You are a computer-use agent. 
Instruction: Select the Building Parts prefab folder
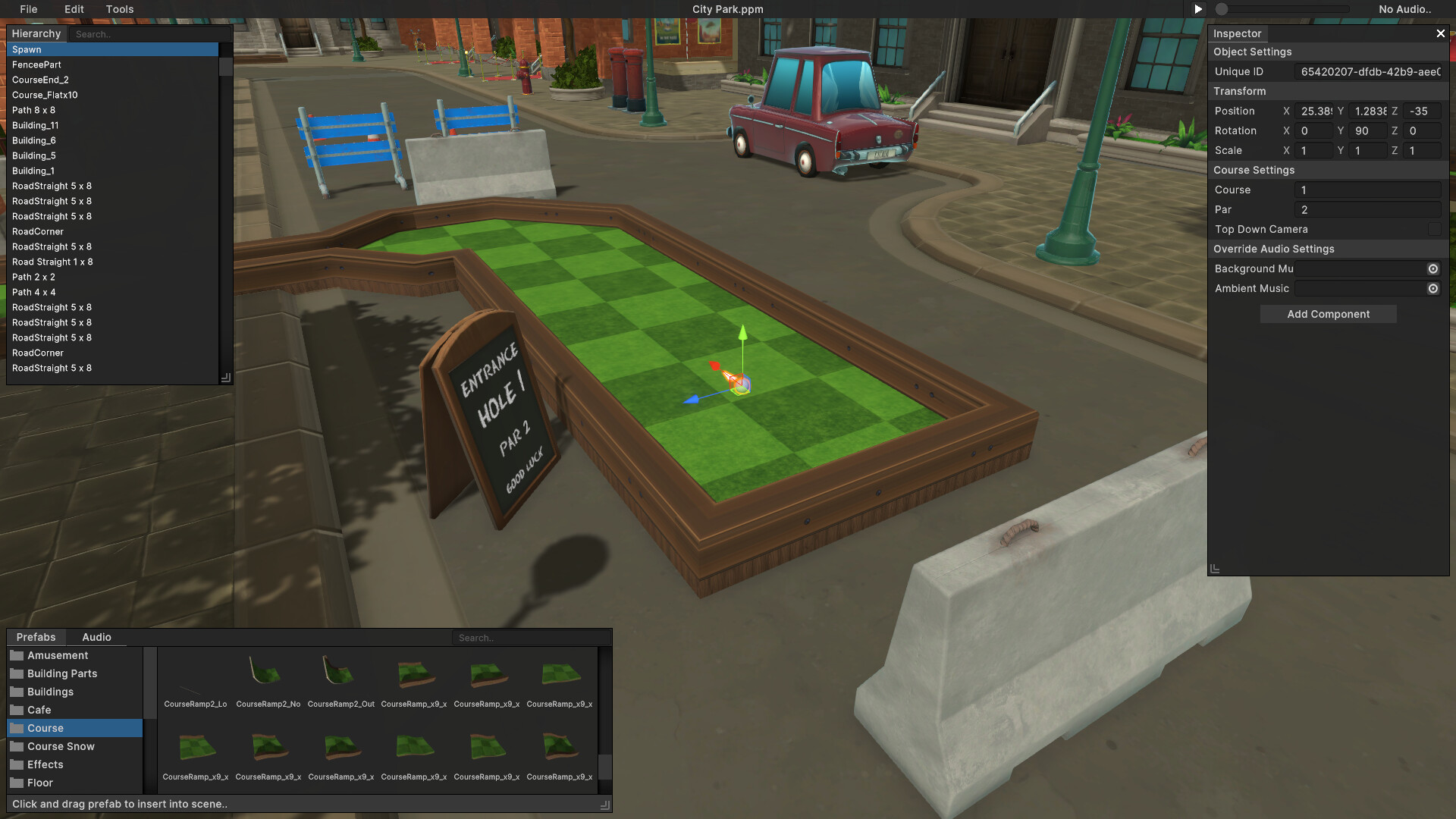tap(61, 673)
